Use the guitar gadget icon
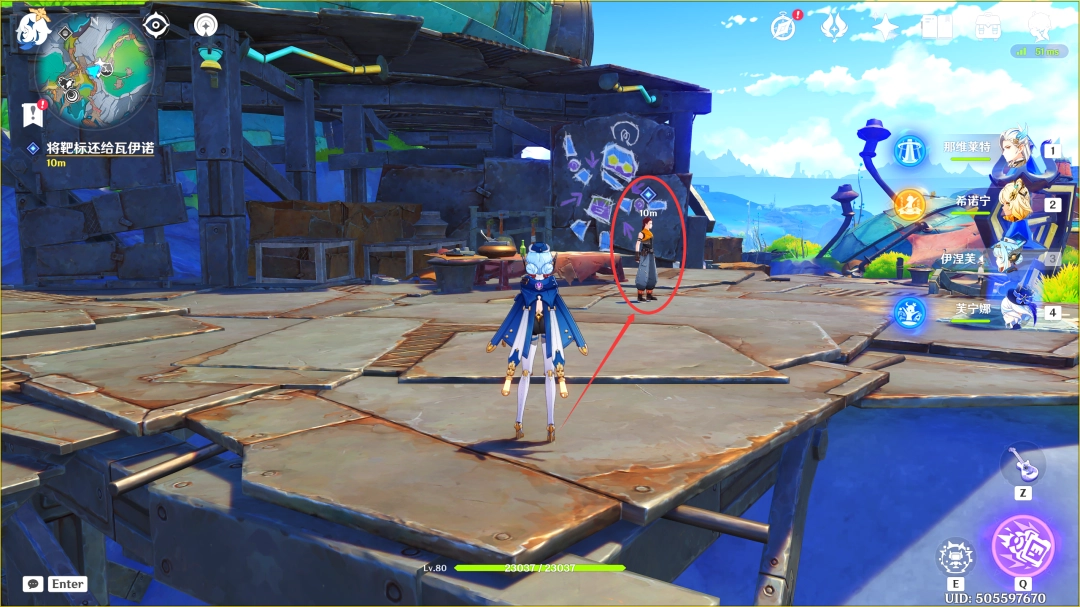The width and height of the screenshot is (1080, 607). [x=1022, y=463]
